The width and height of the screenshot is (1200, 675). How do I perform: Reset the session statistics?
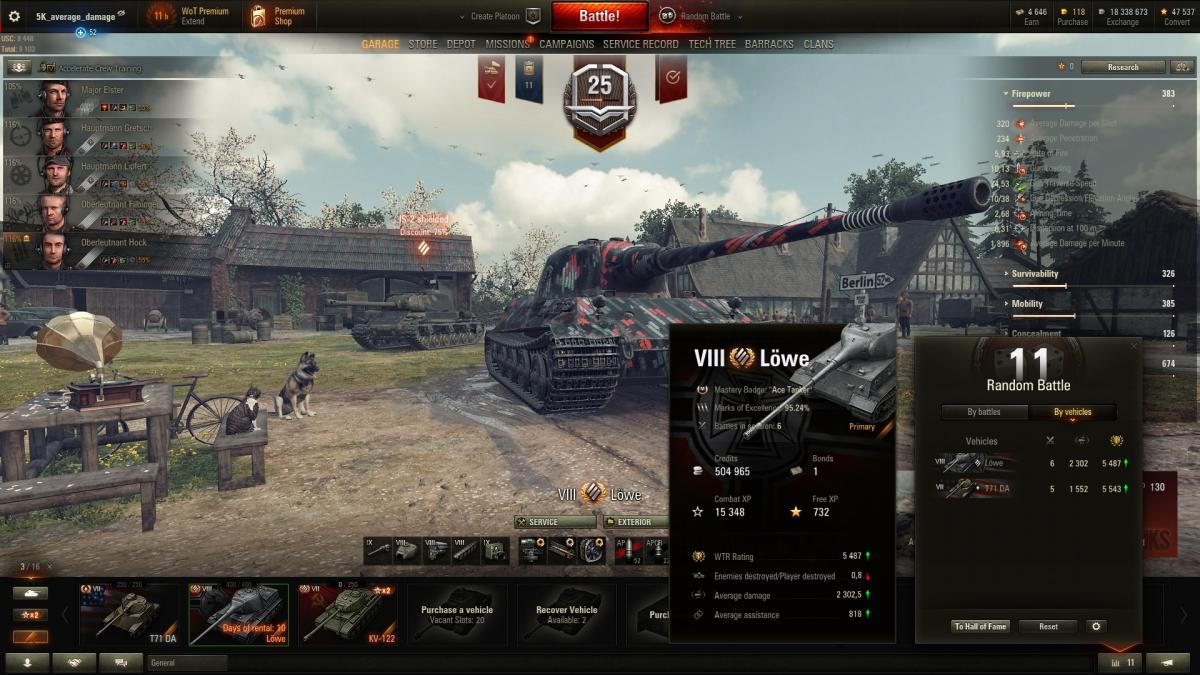(1048, 626)
